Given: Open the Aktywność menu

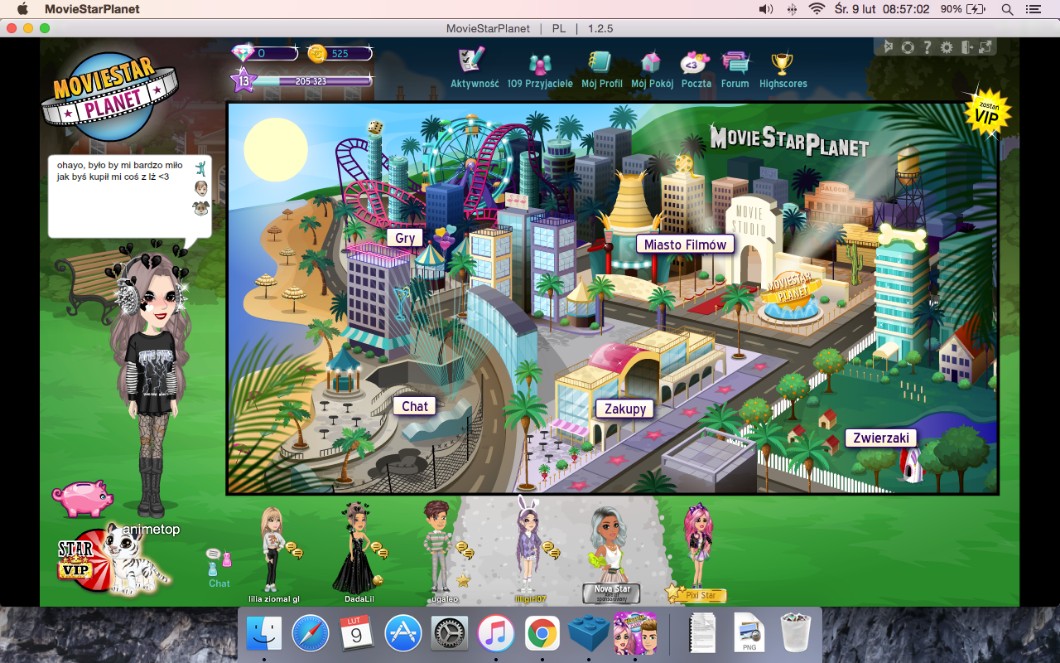Looking at the screenshot, I should click(x=473, y=67).
